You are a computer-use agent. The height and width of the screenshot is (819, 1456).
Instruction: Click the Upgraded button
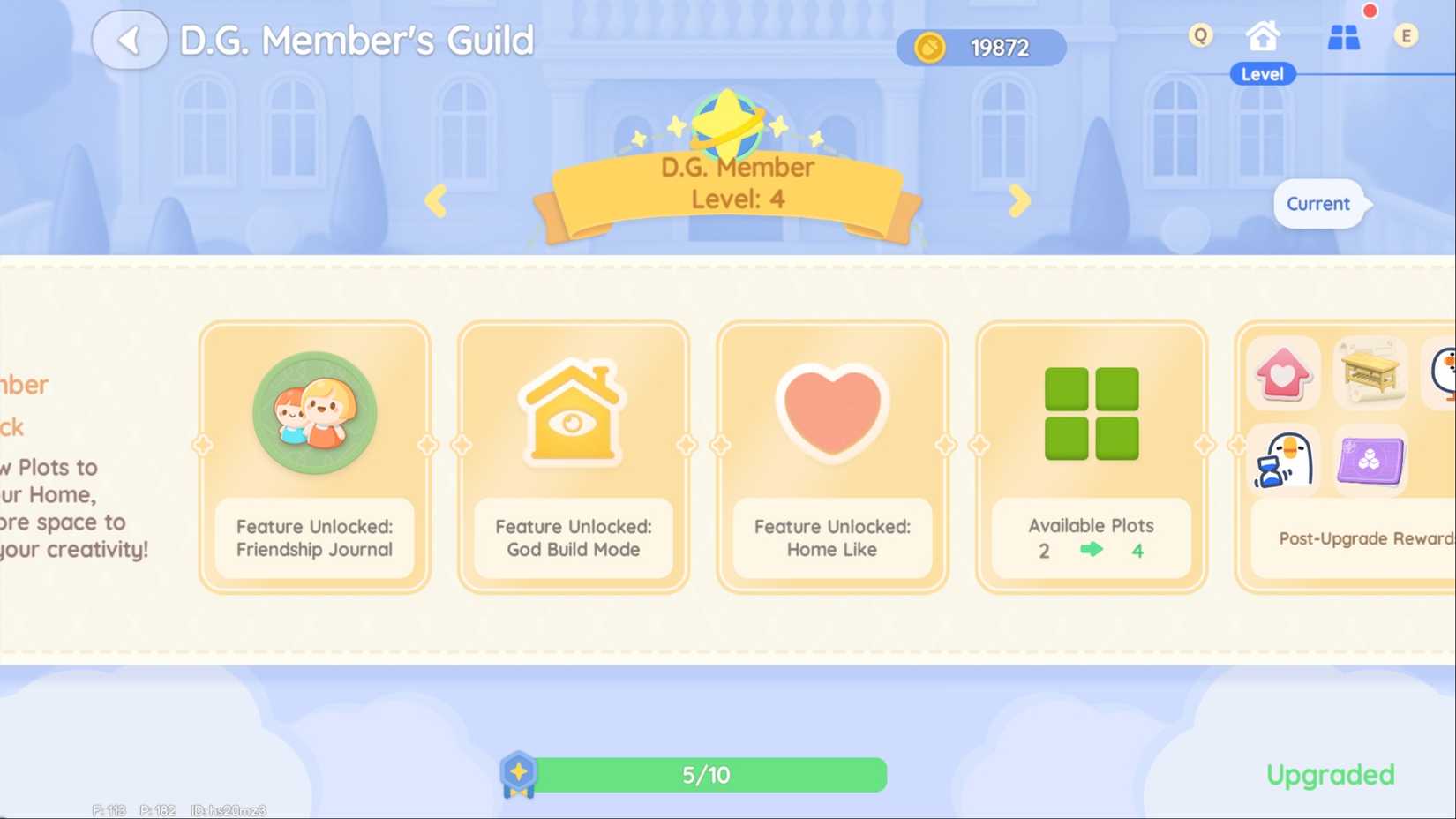[1330, 774]
